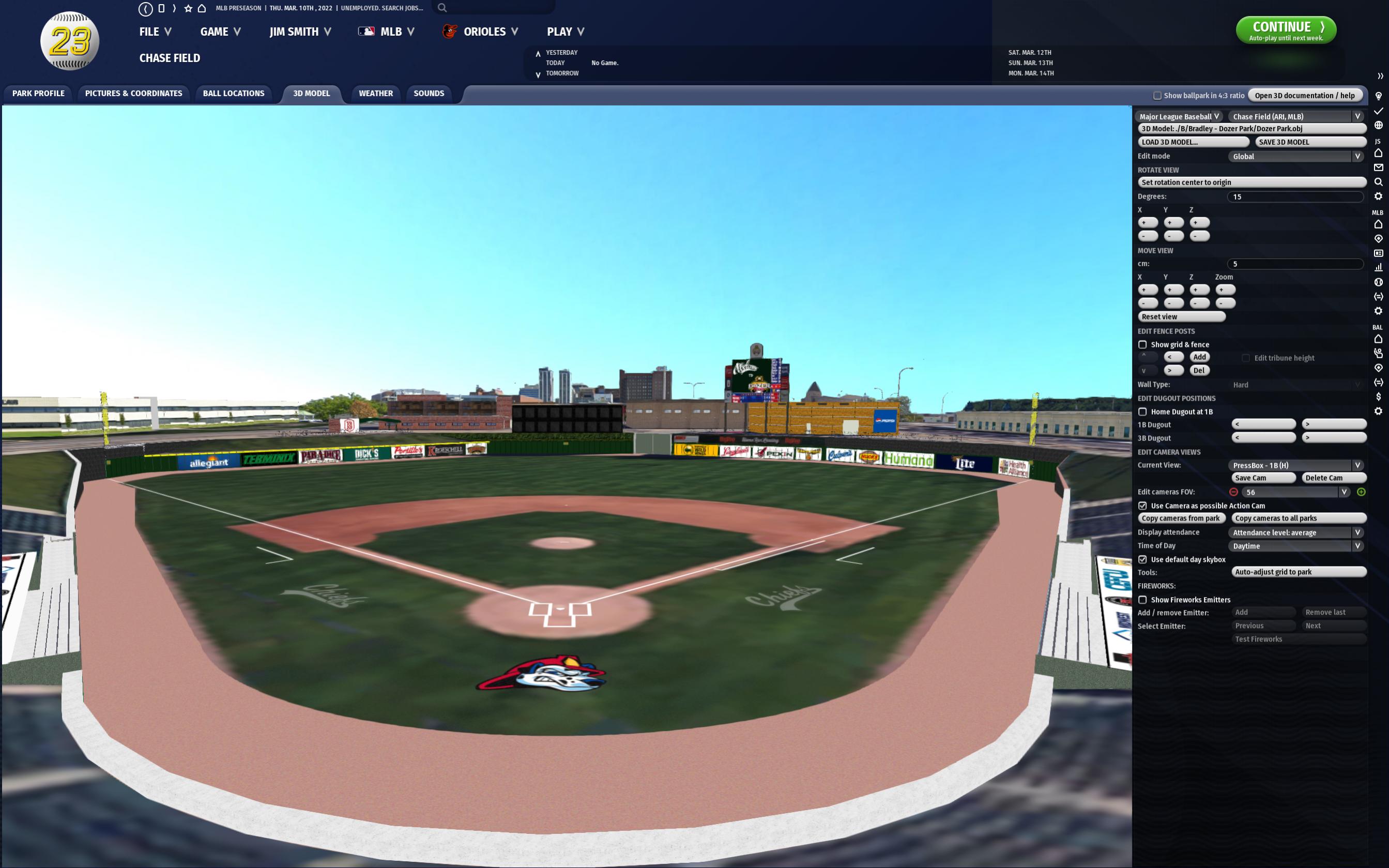1389x868 pixels.
Task: Save the 3D model
Action: 1310,142
